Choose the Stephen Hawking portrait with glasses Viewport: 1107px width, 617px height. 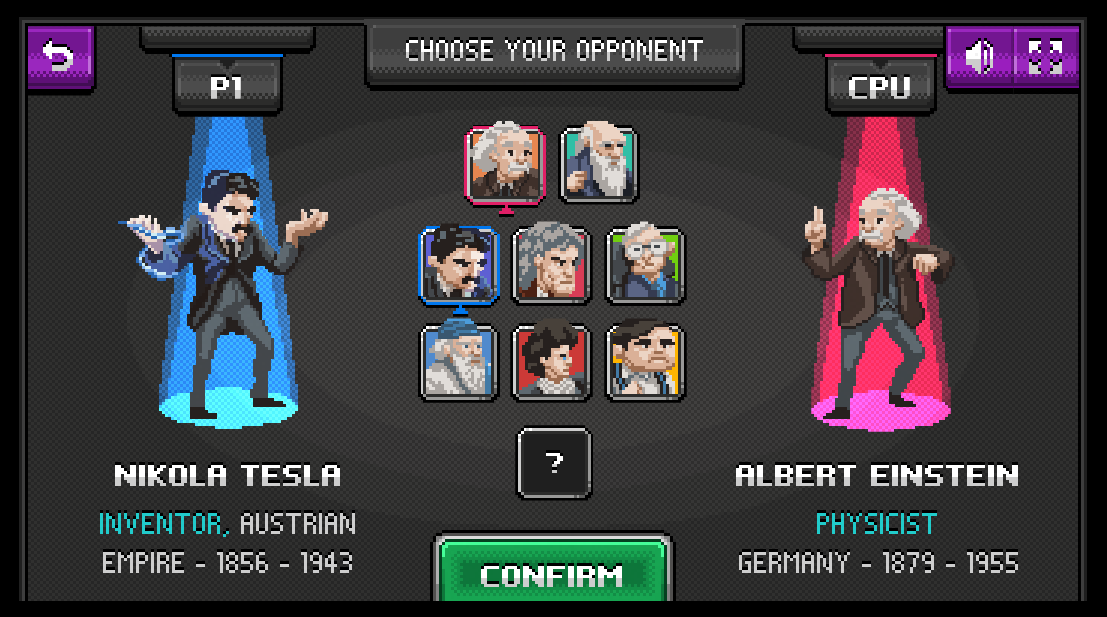[645, 265]
